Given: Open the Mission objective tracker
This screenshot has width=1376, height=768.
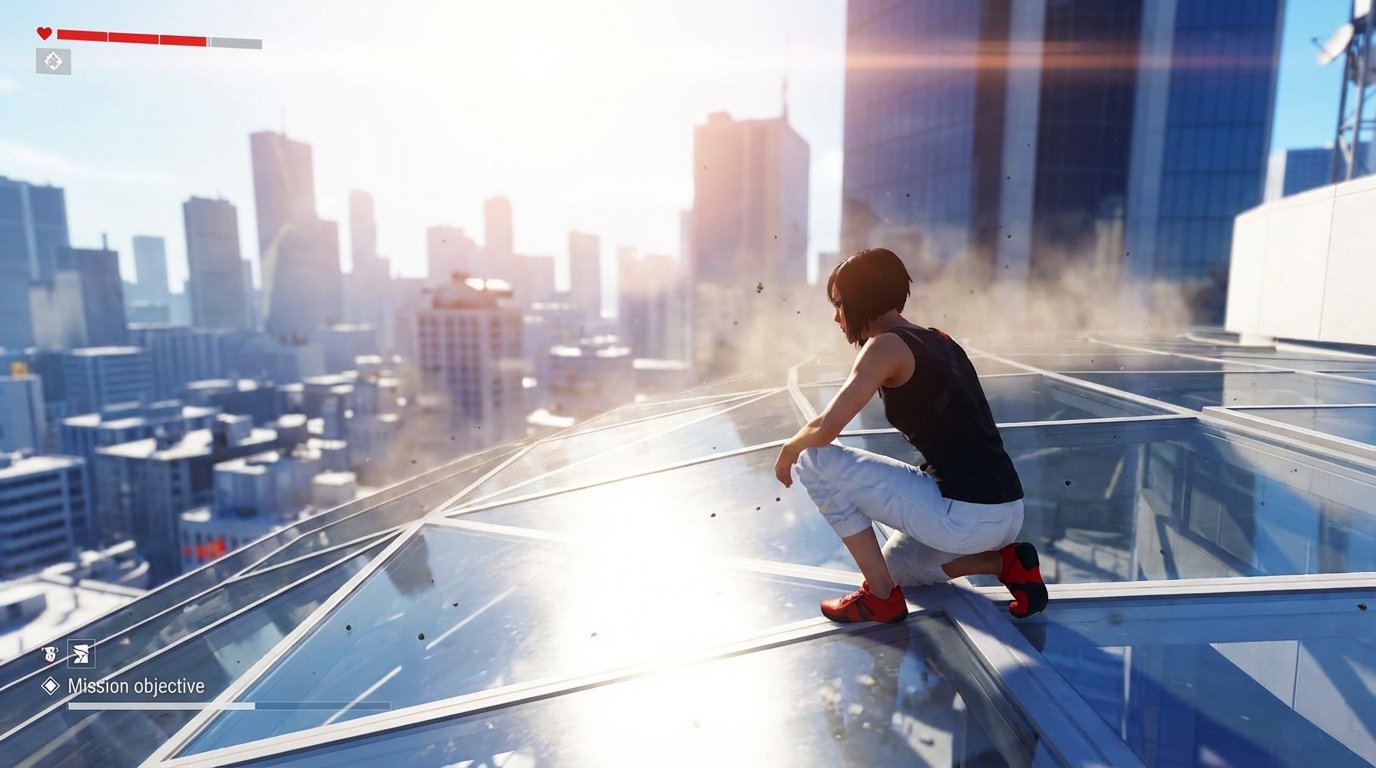Looking at the screenshot, I should click(135, 686).
